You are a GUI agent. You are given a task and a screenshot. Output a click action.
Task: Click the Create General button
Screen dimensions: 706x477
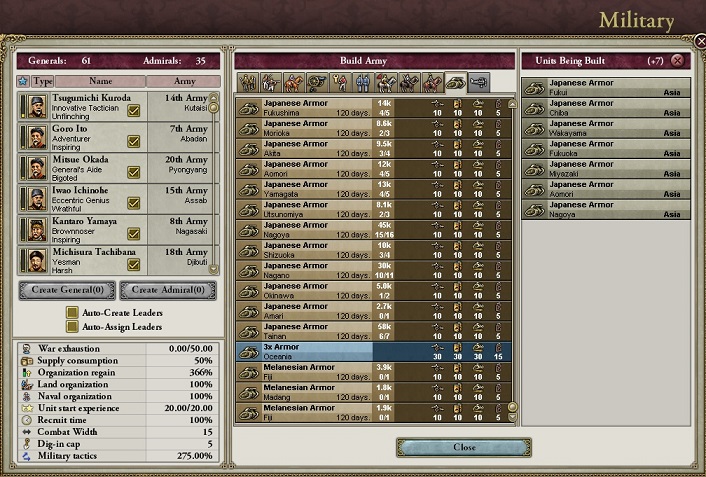pos(66,290)
